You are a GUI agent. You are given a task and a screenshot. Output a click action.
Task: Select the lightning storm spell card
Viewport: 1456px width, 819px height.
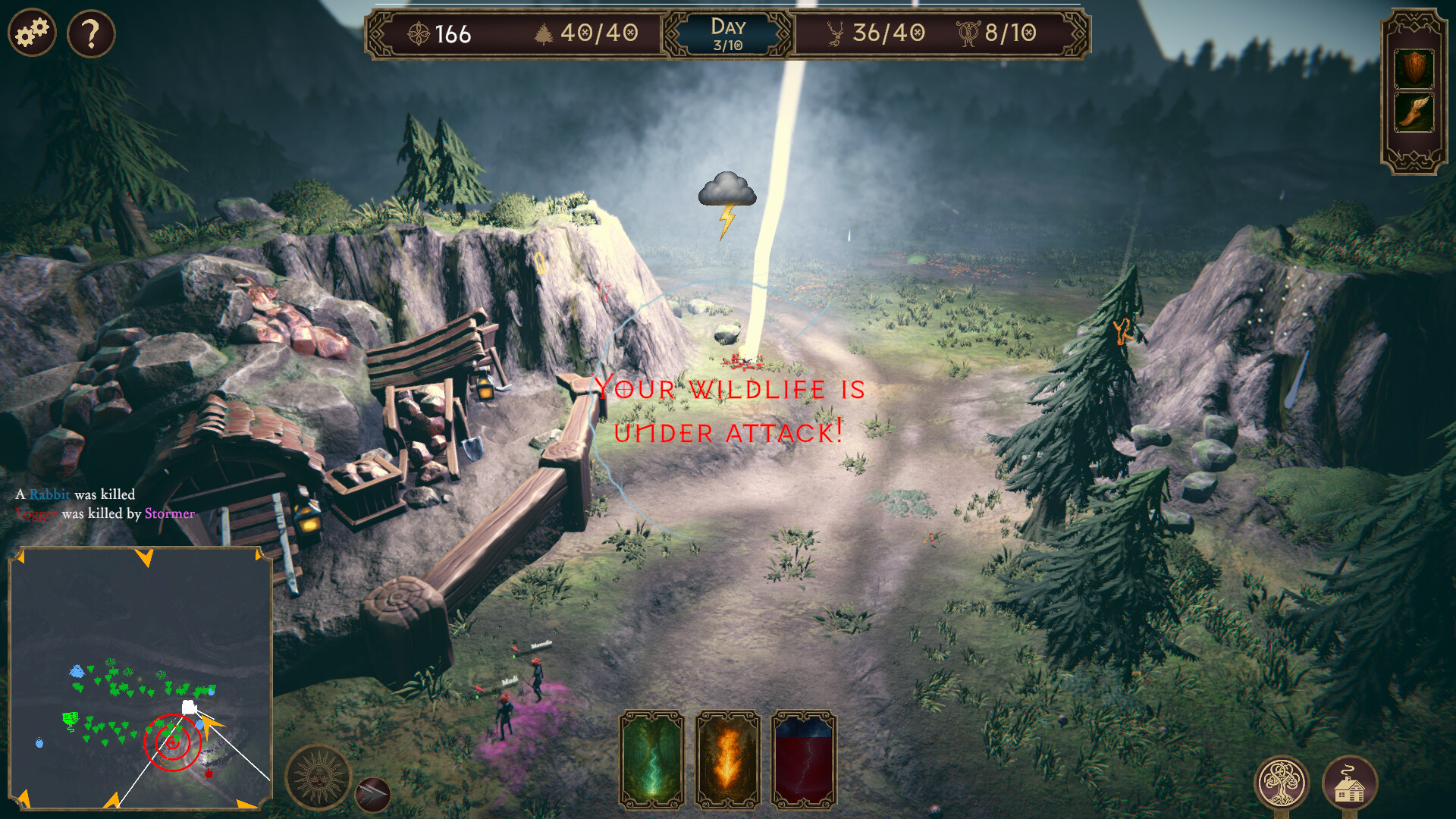pyautogui.click(x=805, y=758)
